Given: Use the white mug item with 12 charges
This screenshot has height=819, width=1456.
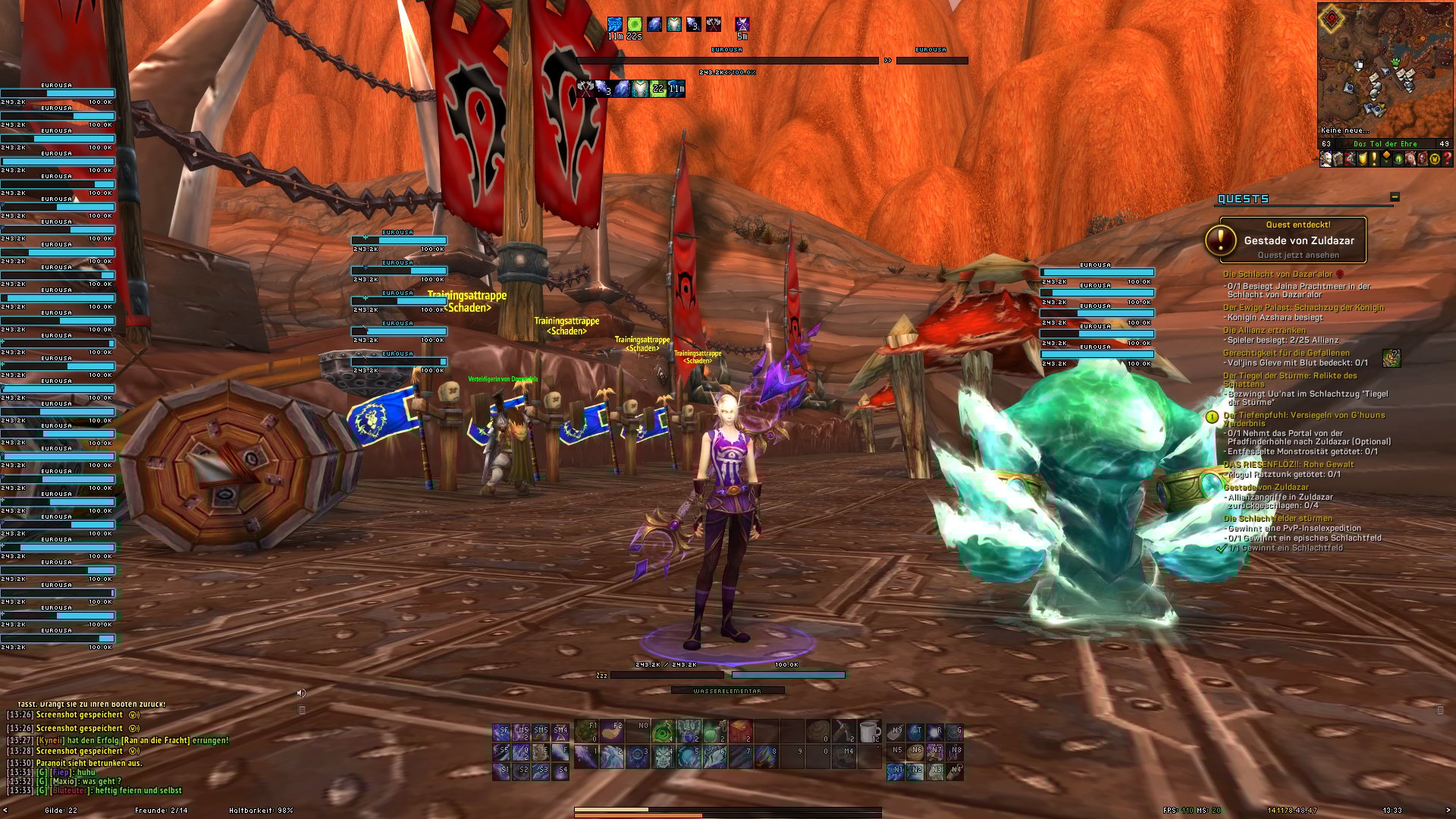Looking at the screenshot, I should pyautogui.click(x=870, y=731).
